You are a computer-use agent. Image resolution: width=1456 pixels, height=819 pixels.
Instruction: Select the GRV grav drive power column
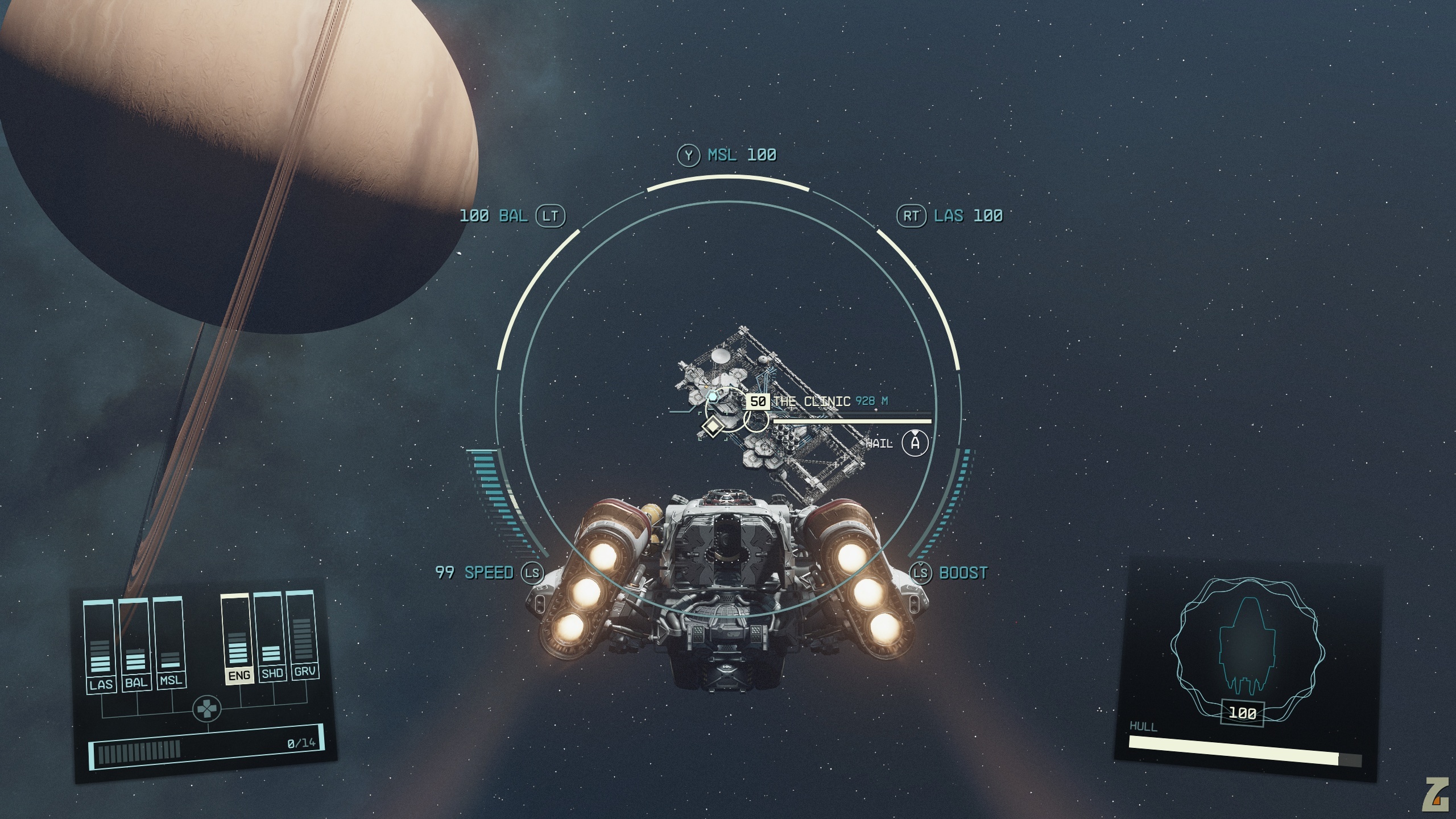(303, 634)
